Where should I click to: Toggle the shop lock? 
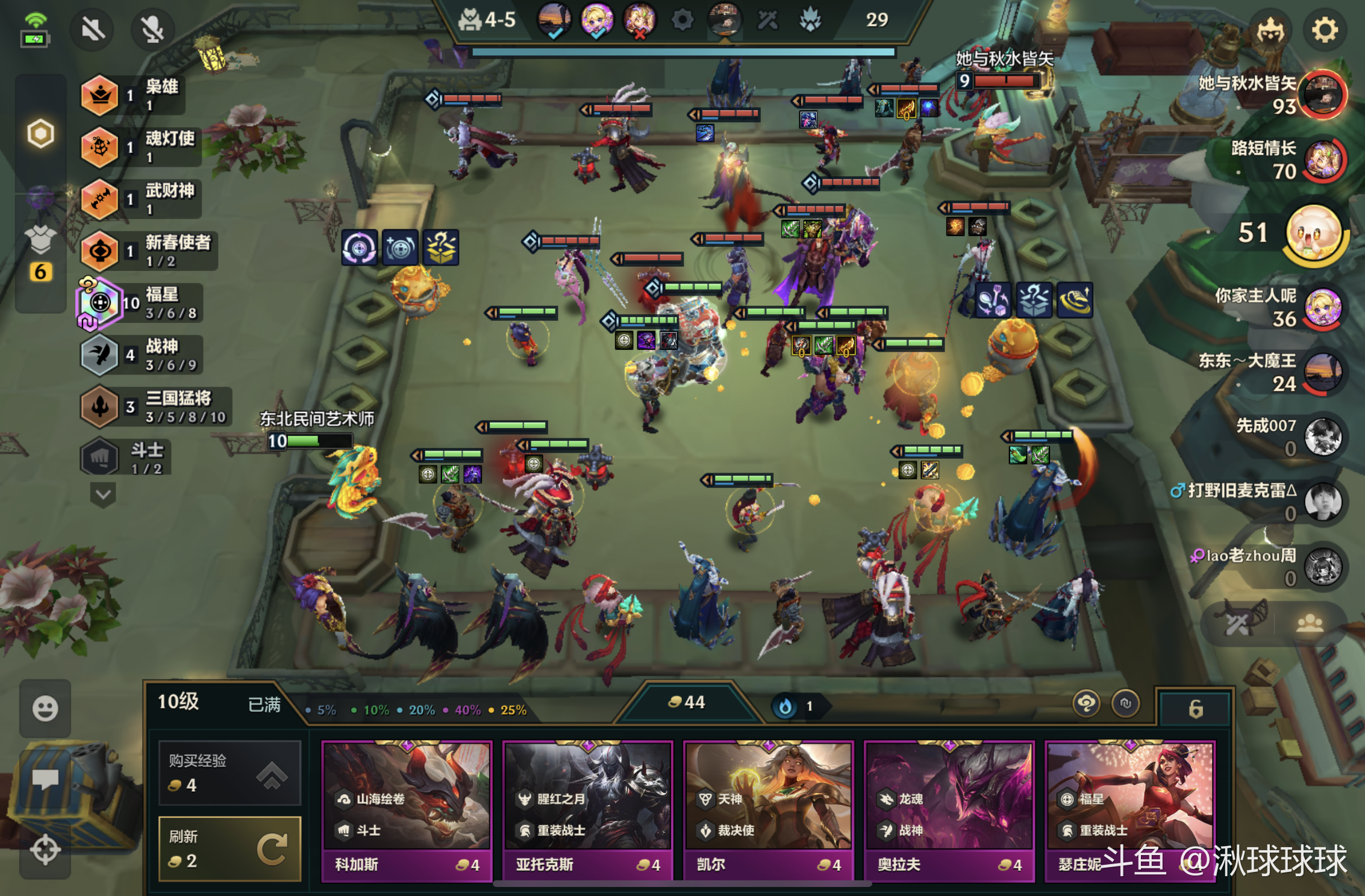click(1196, 709)
